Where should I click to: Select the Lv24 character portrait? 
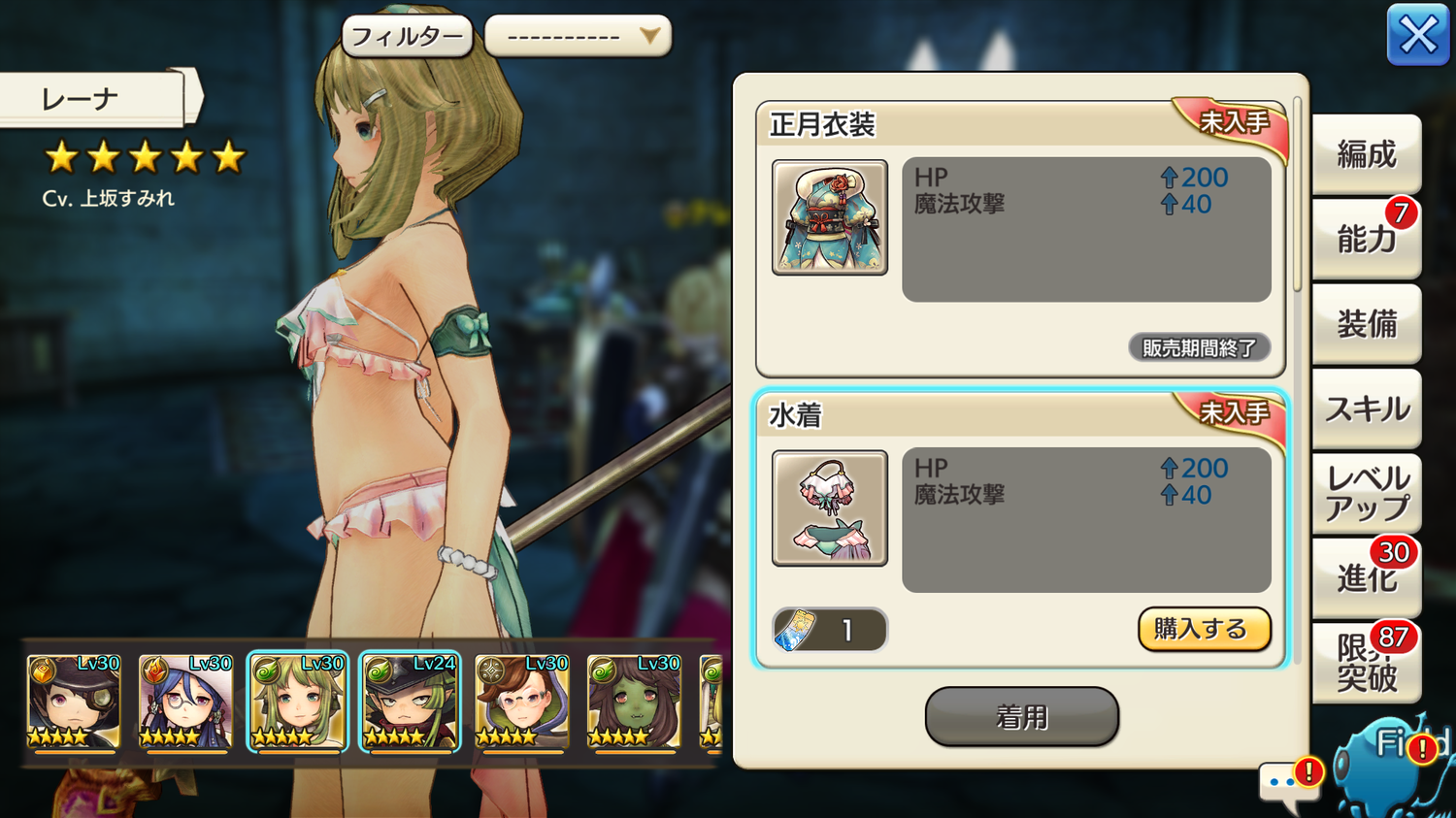pos(410,701)
